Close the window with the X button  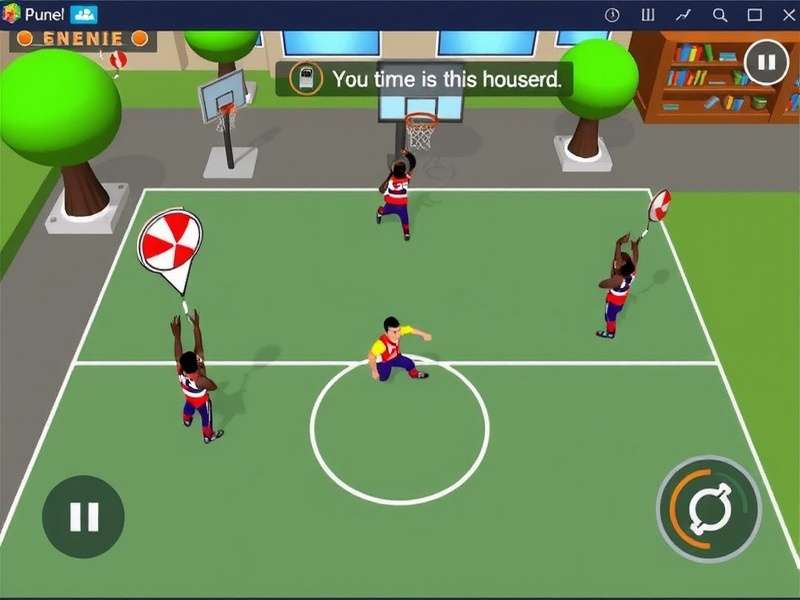coord(786,15)
